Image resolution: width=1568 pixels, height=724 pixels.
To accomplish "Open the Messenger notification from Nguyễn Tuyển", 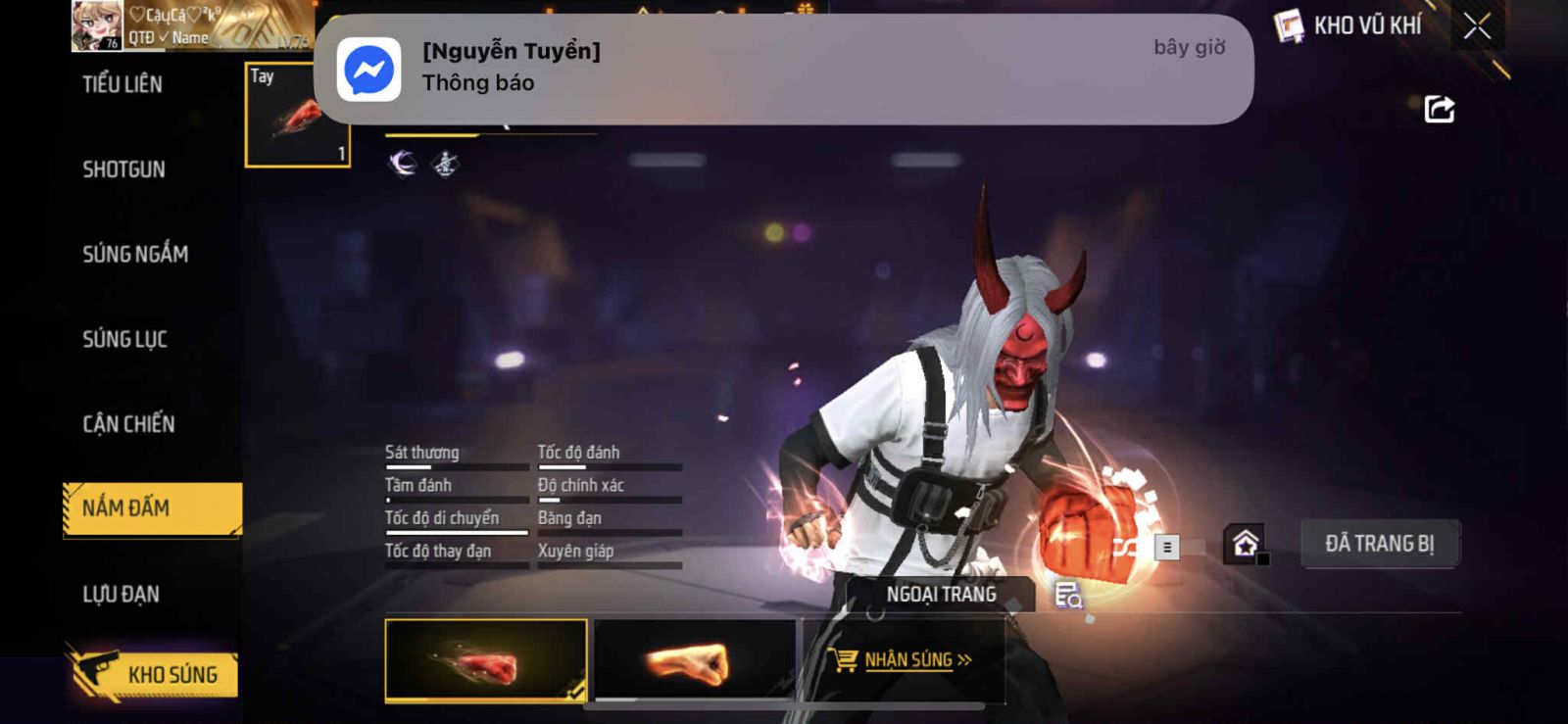I will (x=783, y=69).
